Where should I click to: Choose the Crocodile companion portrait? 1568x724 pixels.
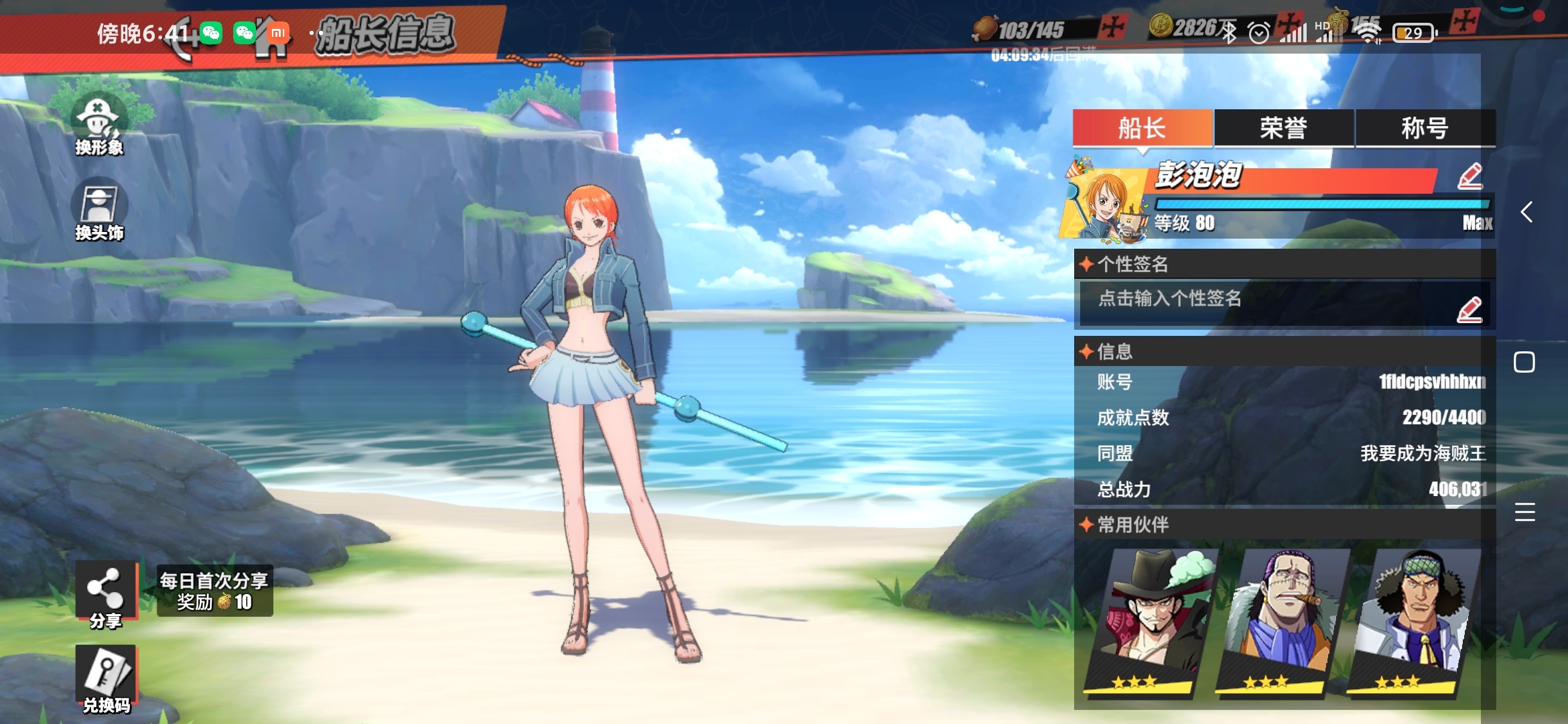point(1281,620)
